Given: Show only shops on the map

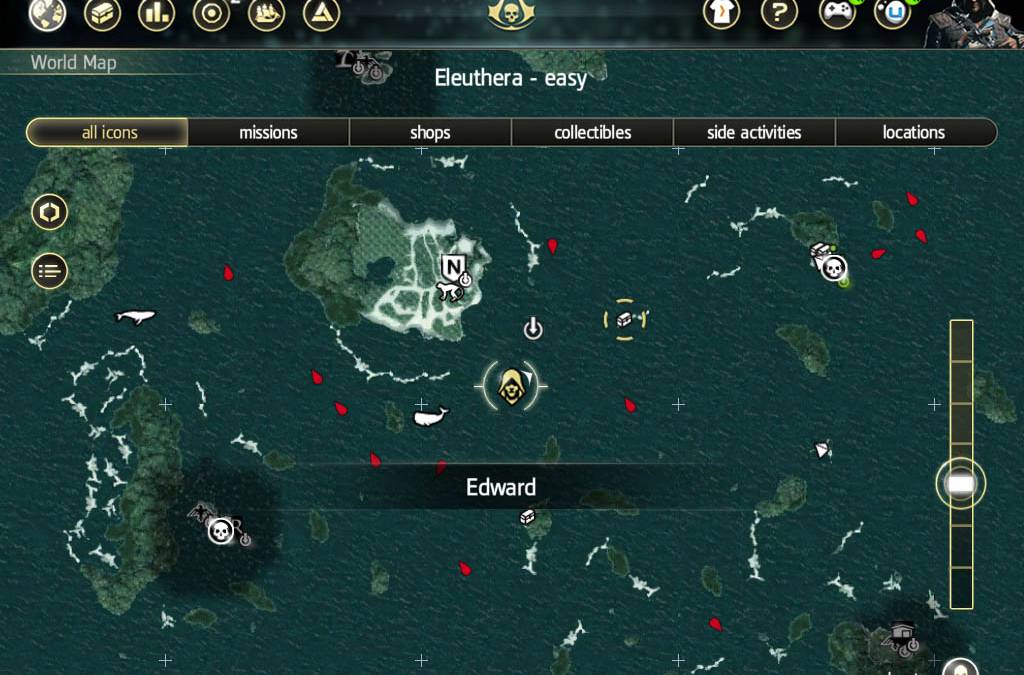Looking at the screenshot, I should point(430,132).
